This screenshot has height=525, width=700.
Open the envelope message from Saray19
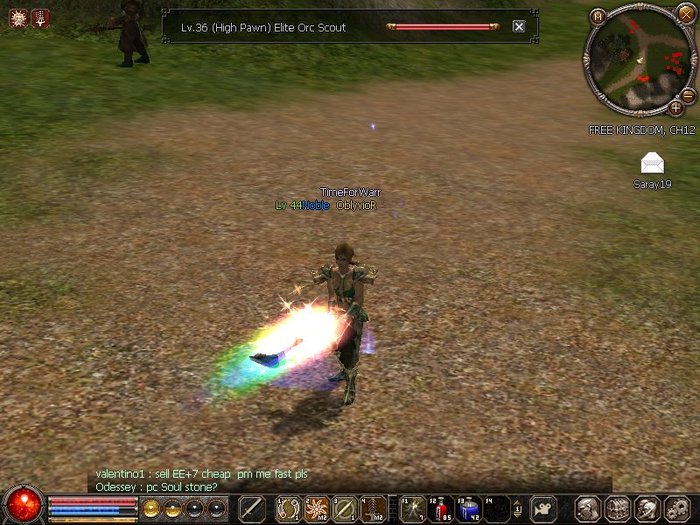[x=652, y=163]
